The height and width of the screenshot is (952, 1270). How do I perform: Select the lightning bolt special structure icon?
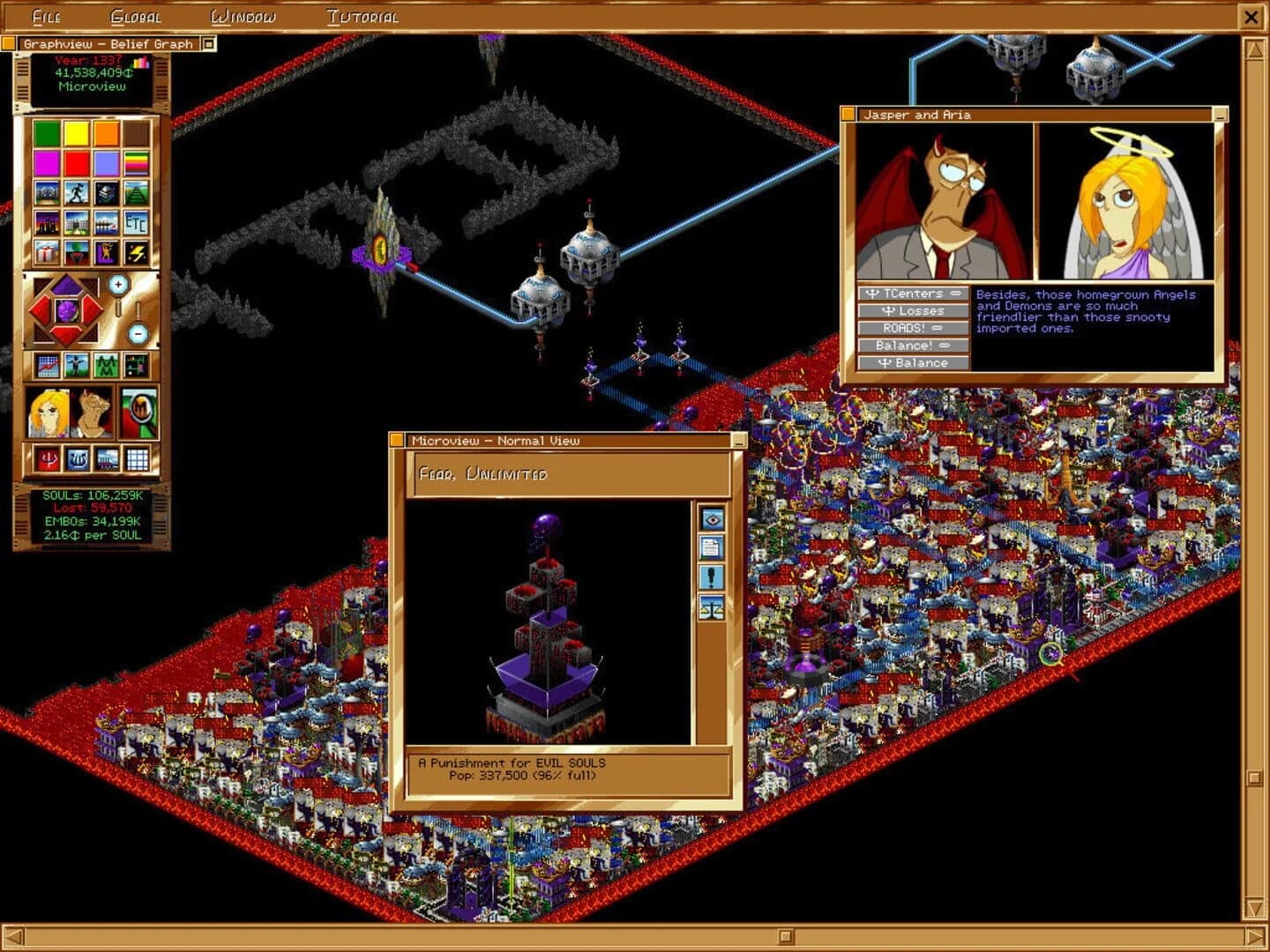[137, 253]
